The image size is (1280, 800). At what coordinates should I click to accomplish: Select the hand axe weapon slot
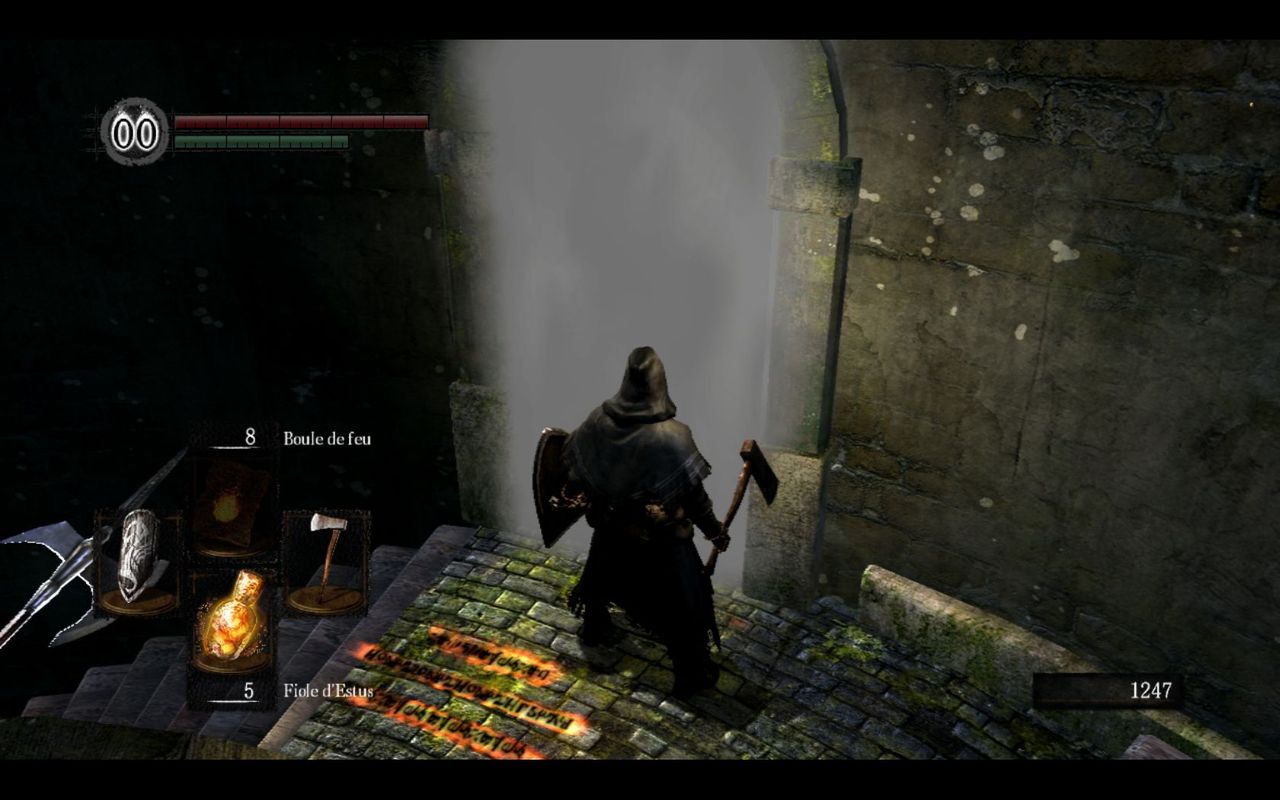(x=325, y=562)
